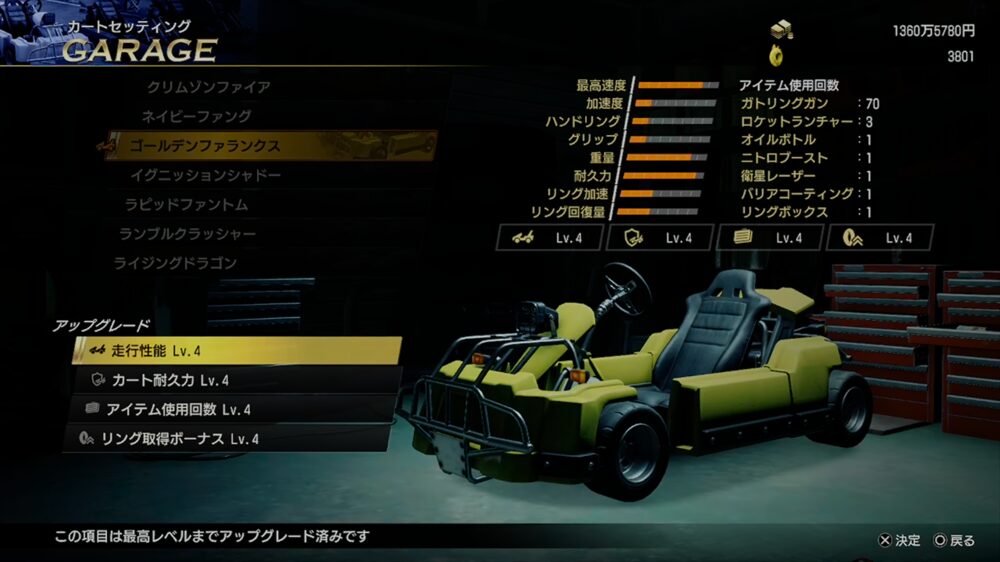1000x562 pixels.
Task: Click the kart driving performance Lv.4 badge
Action: click(x=551, y=238)
